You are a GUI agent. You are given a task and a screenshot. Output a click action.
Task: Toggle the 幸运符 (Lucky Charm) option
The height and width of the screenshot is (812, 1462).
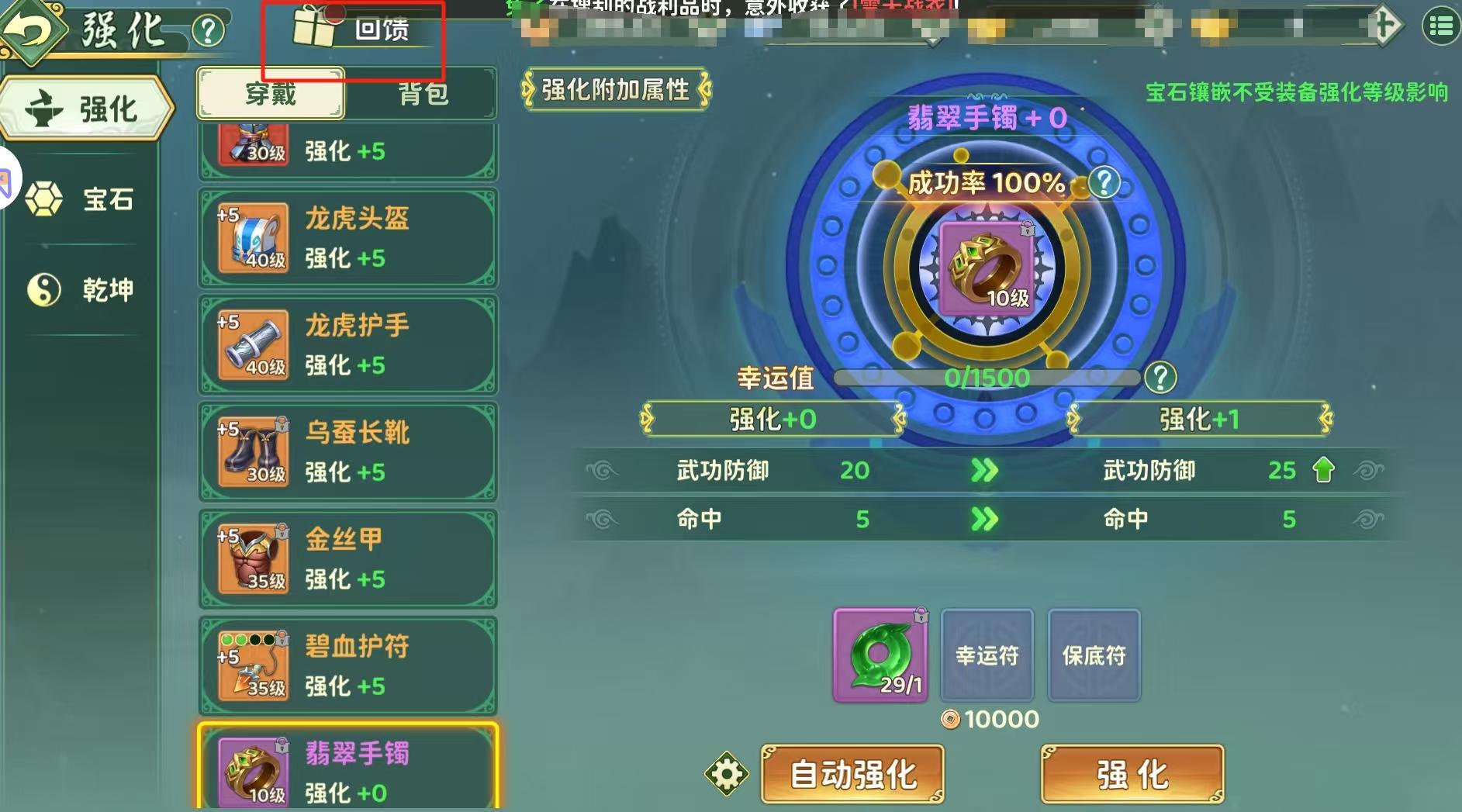point(987,655)
